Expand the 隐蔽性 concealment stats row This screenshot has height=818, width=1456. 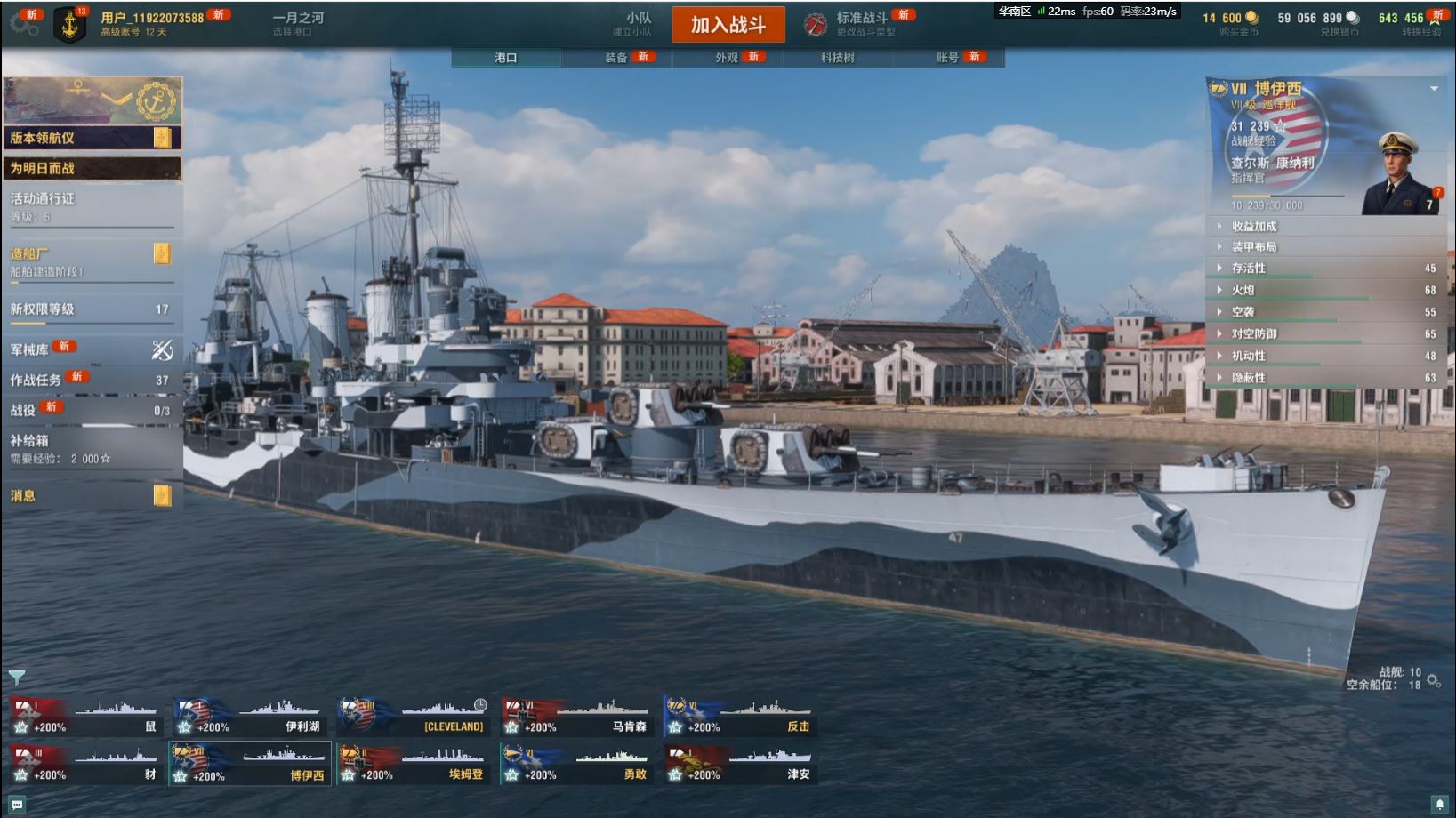(x=1326, y=378)
